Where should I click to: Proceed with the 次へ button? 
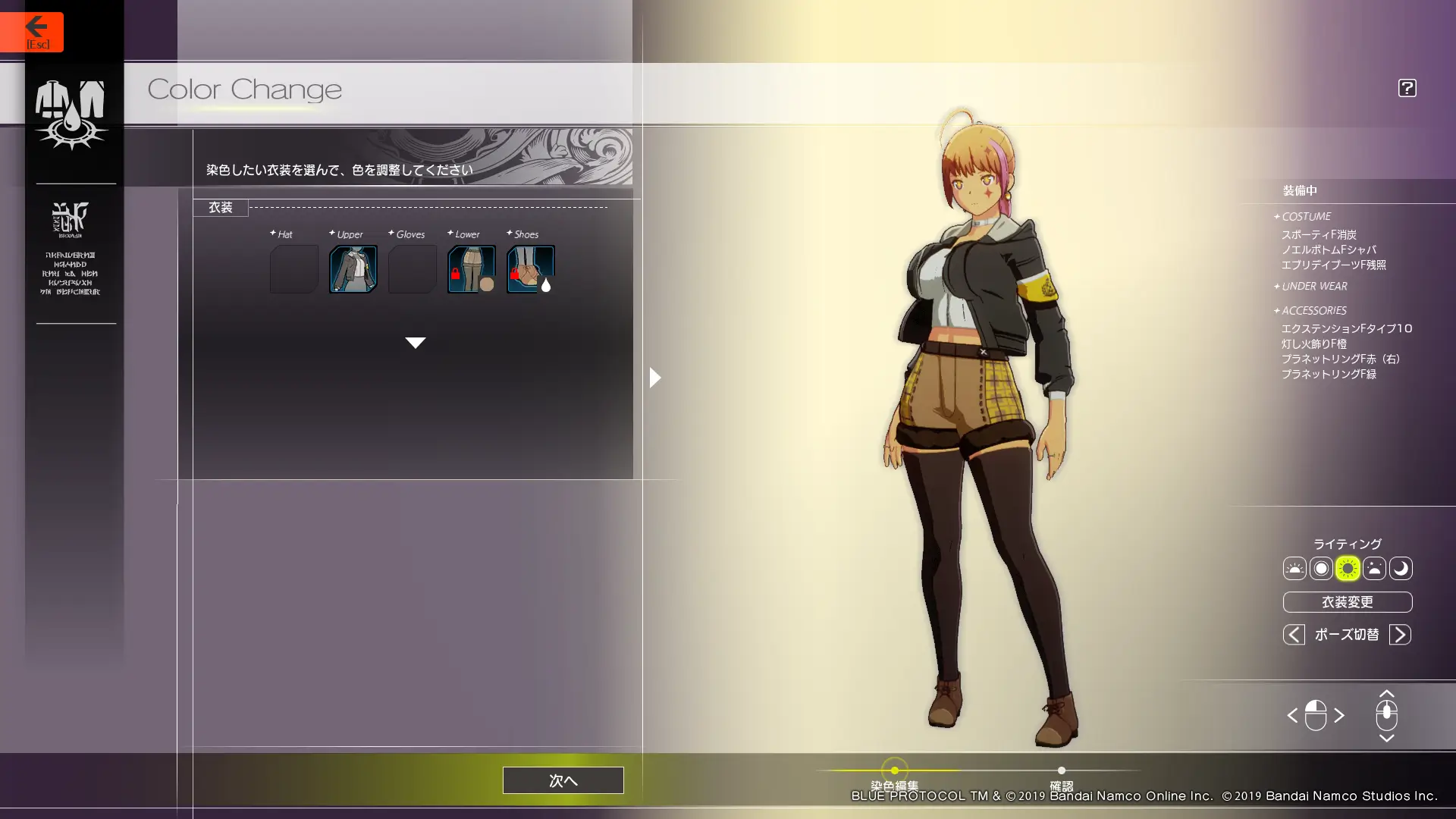coord(563,780)
